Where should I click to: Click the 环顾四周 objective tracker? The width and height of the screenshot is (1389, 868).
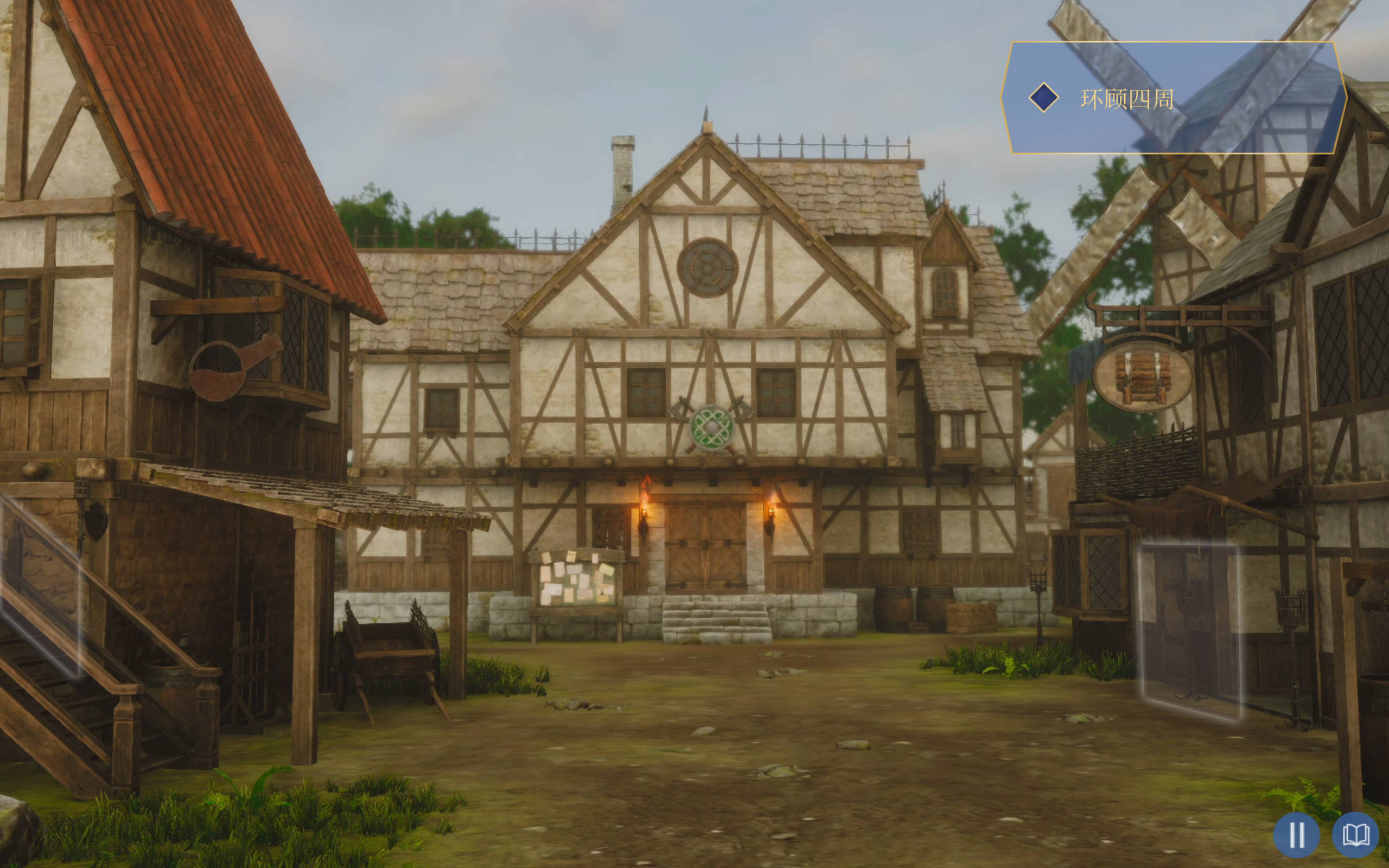pyautogui.click(x=1173, y=98)
